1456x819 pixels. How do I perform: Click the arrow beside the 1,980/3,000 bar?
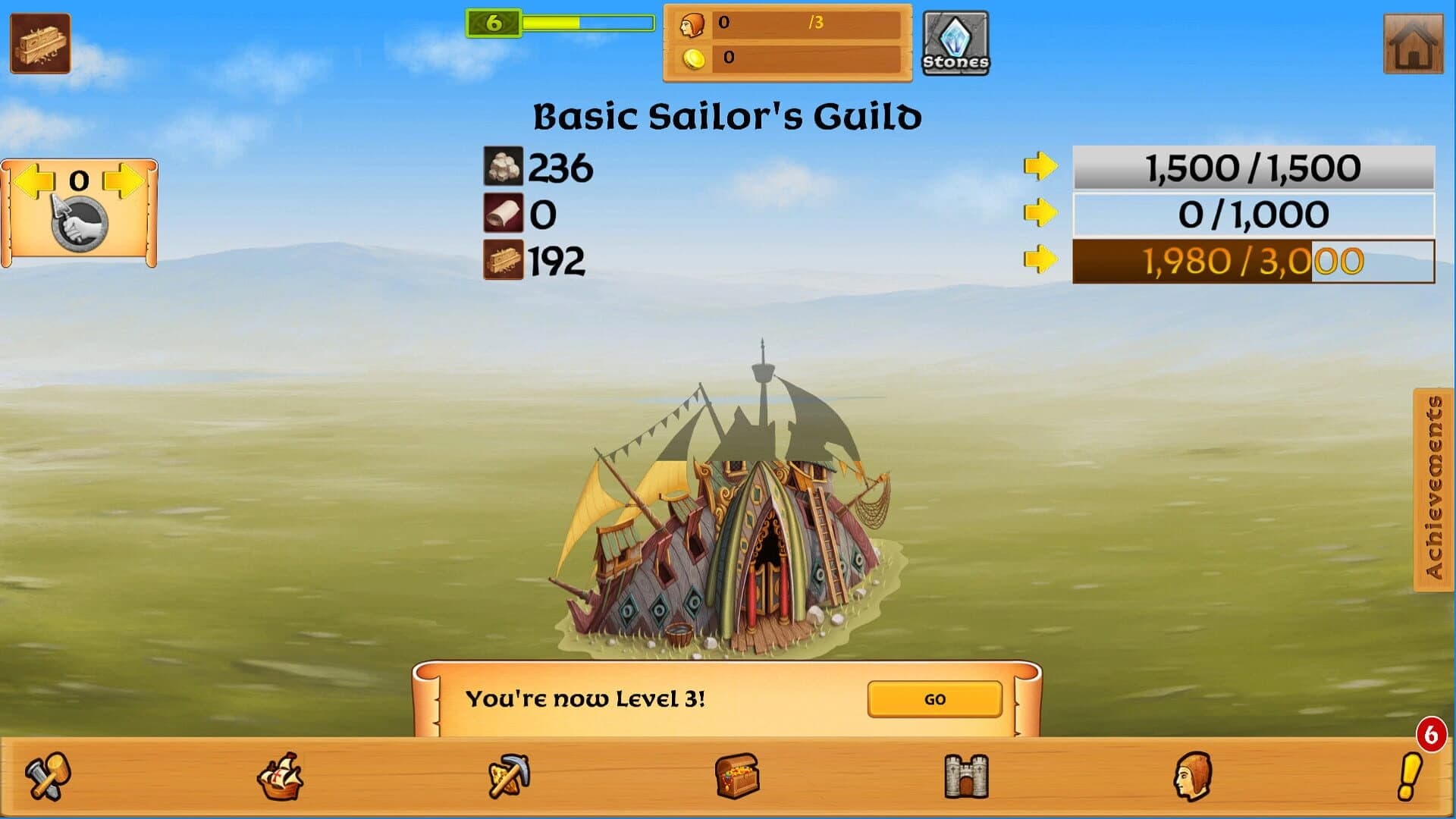(x=1041, y=261)
